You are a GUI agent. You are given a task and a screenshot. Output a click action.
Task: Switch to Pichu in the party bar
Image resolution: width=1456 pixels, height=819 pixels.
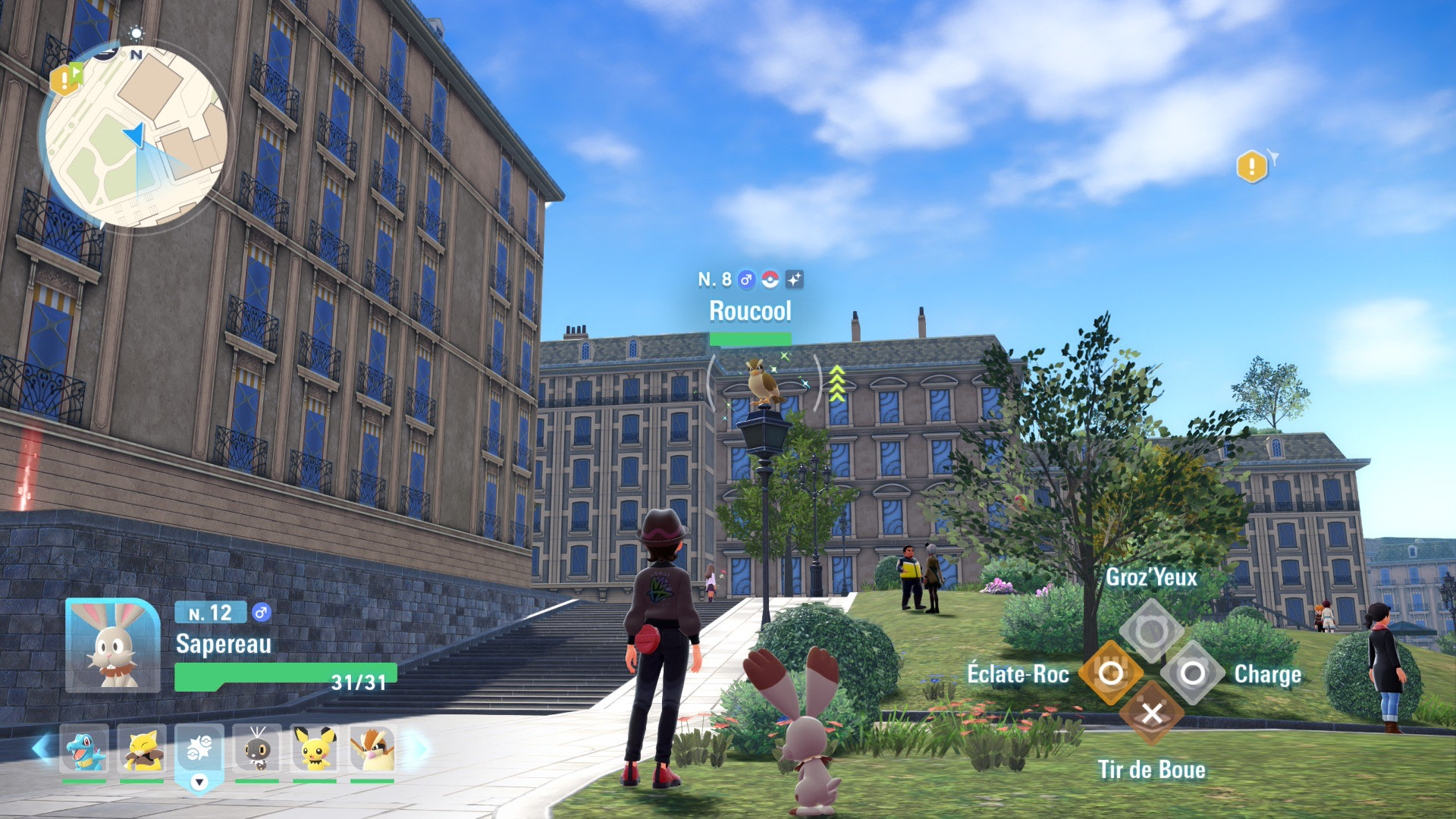pos(315,748)
